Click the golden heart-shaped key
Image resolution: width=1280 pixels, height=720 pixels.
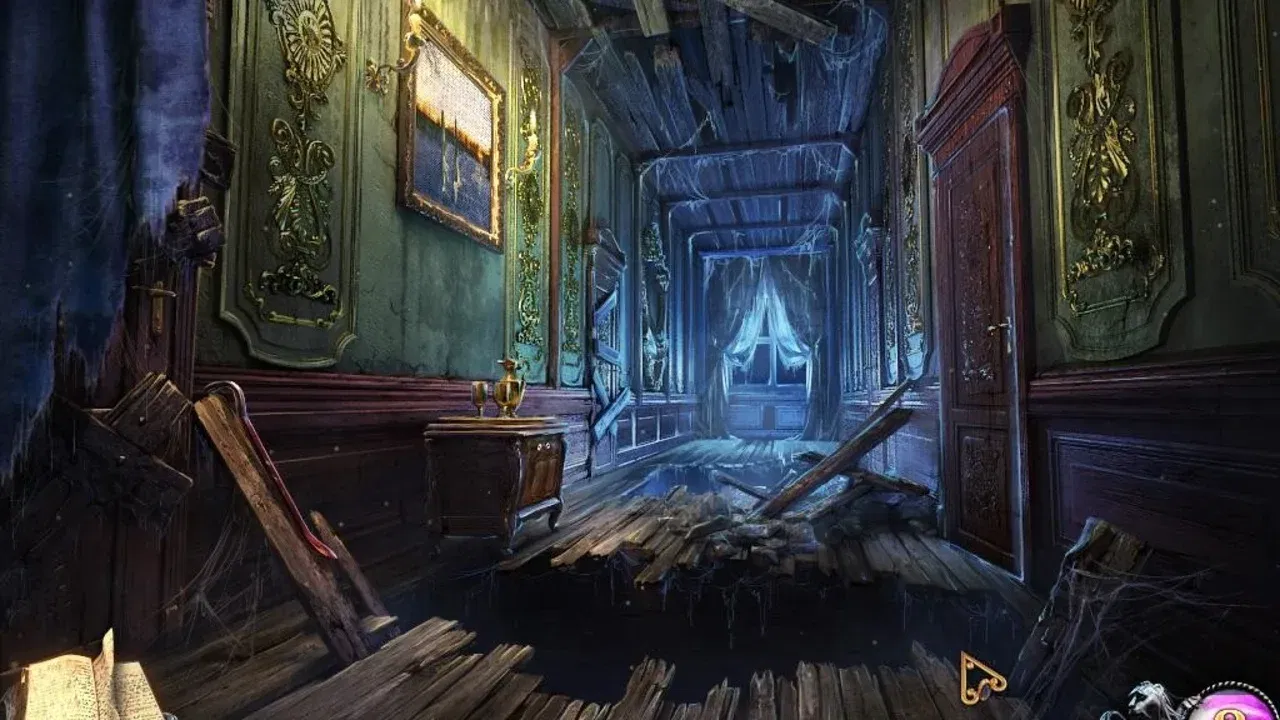point(983,678)
